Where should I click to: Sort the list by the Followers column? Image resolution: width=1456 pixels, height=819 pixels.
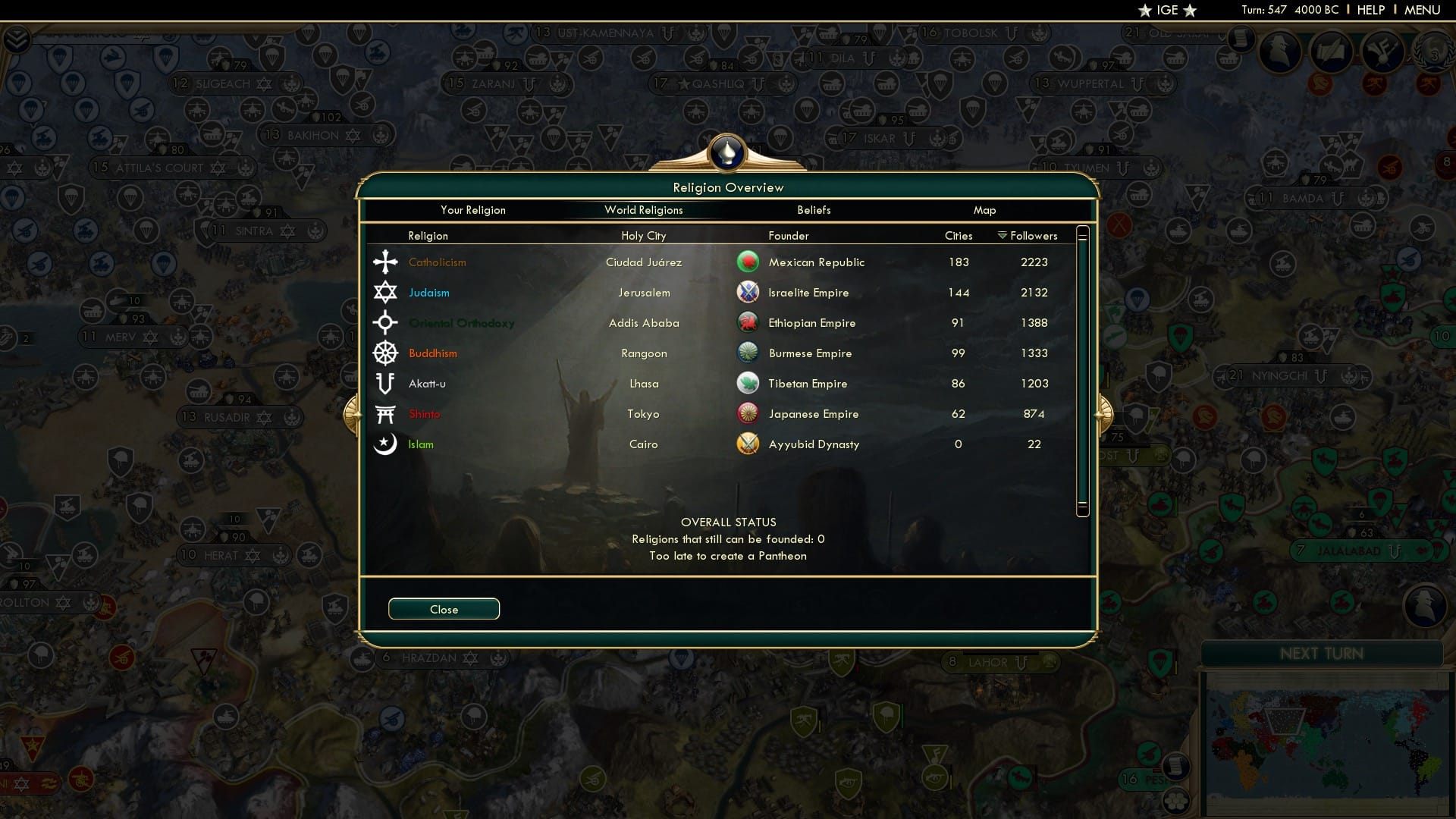(1033, 235)
